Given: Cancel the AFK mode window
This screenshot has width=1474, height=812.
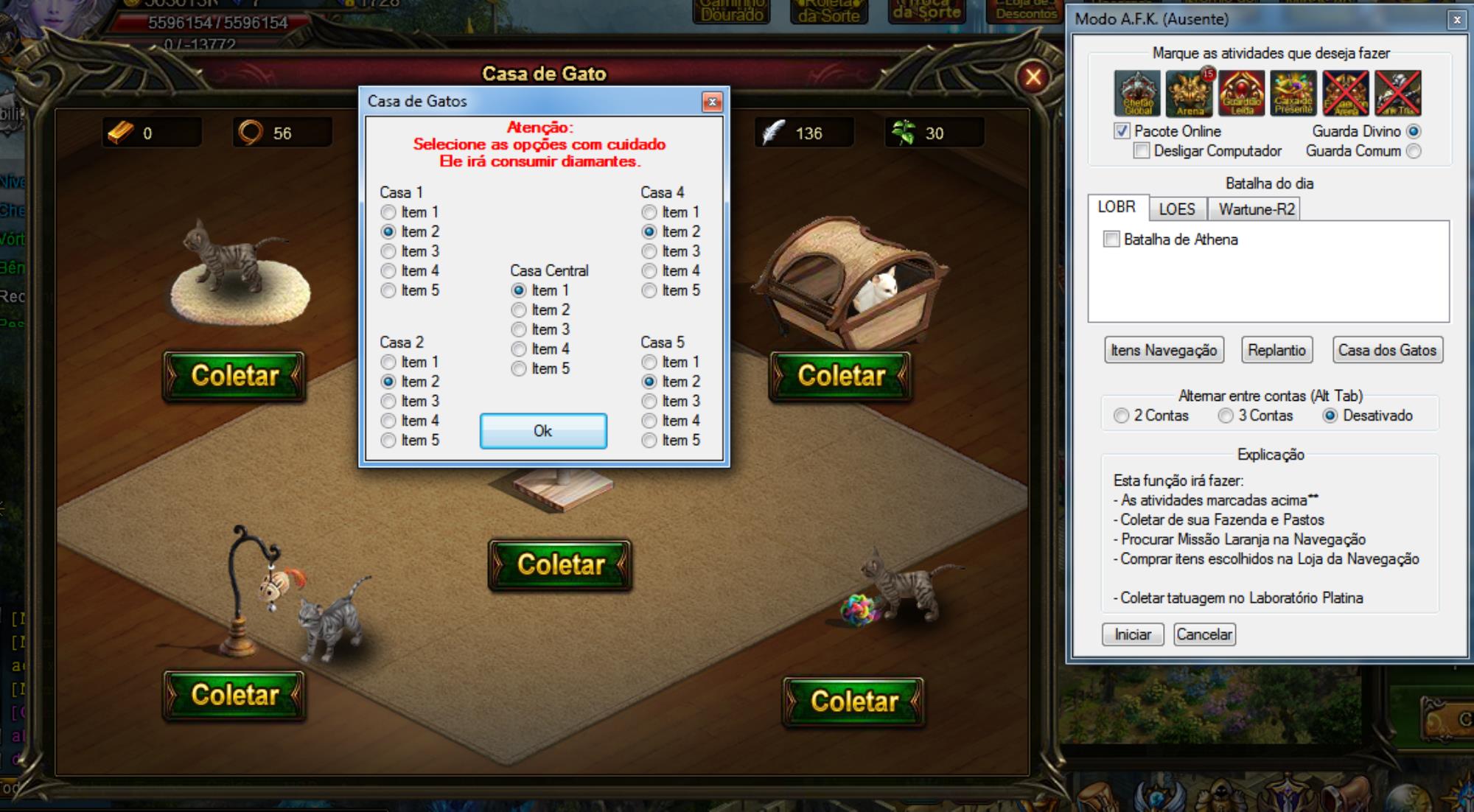Looking at the screenshot, I should click(x=1204, y=634).
